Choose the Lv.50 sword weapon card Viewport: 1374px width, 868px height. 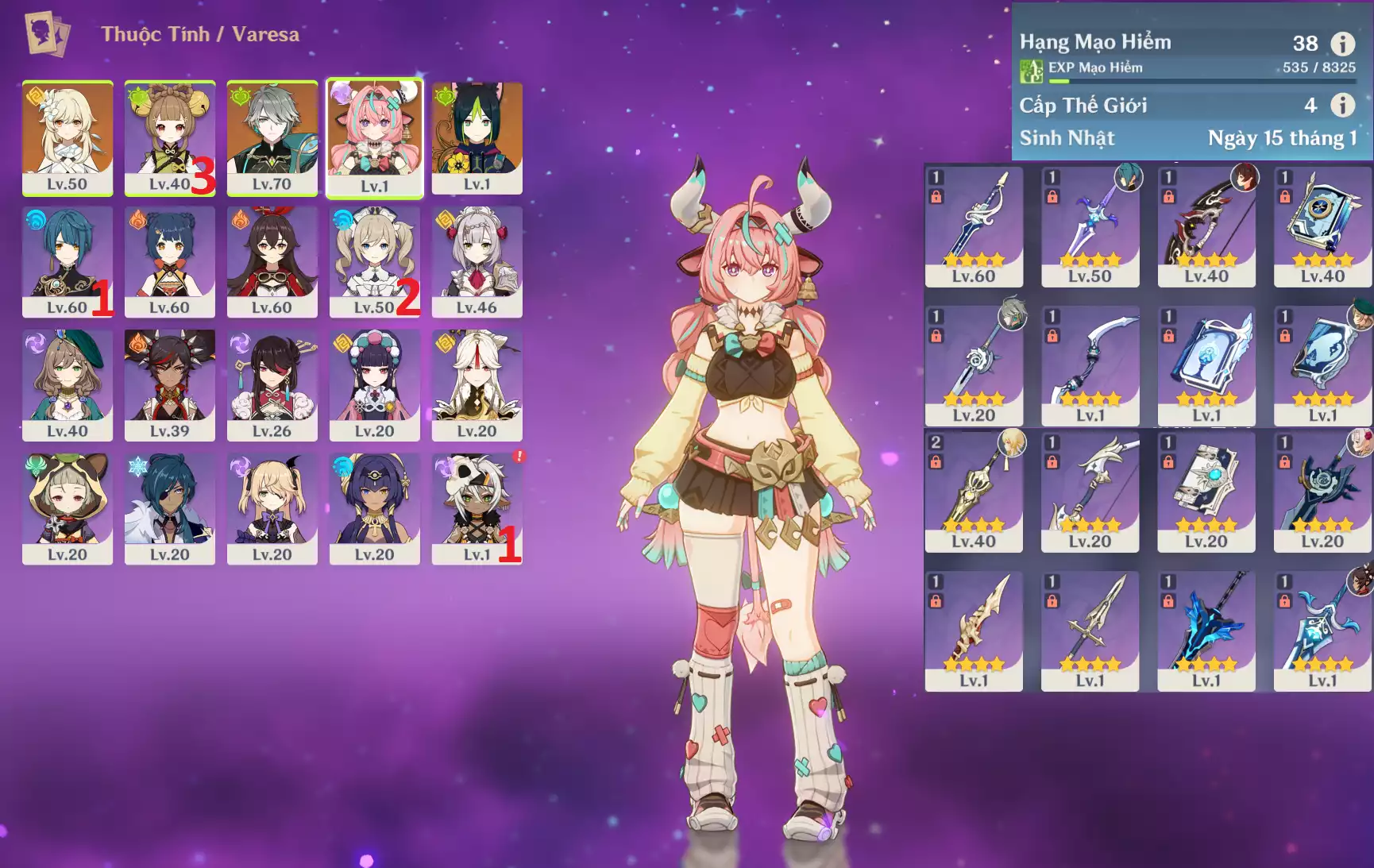[x=1090, y=226]
